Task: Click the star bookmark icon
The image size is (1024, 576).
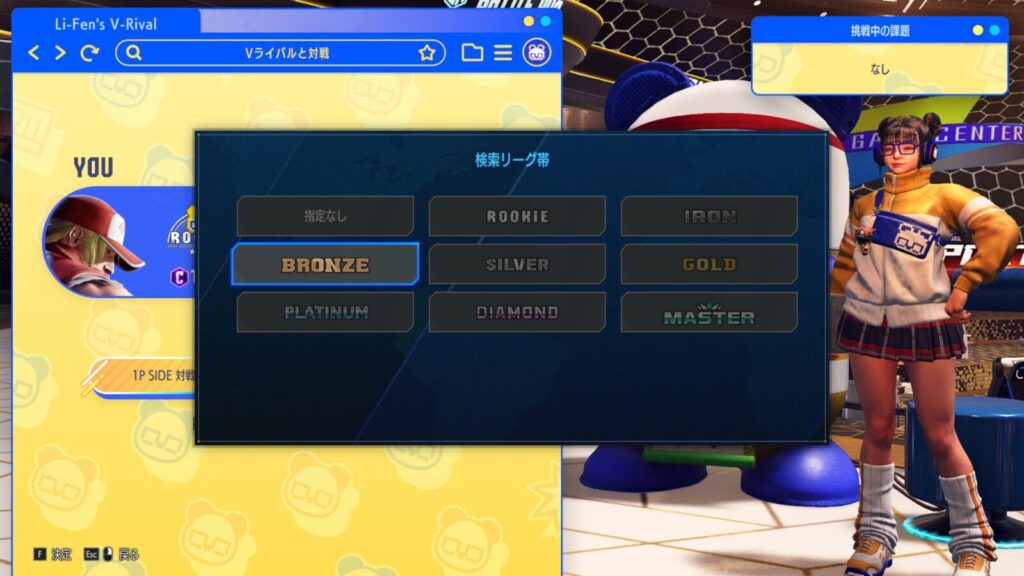Action: coord(427,53)
